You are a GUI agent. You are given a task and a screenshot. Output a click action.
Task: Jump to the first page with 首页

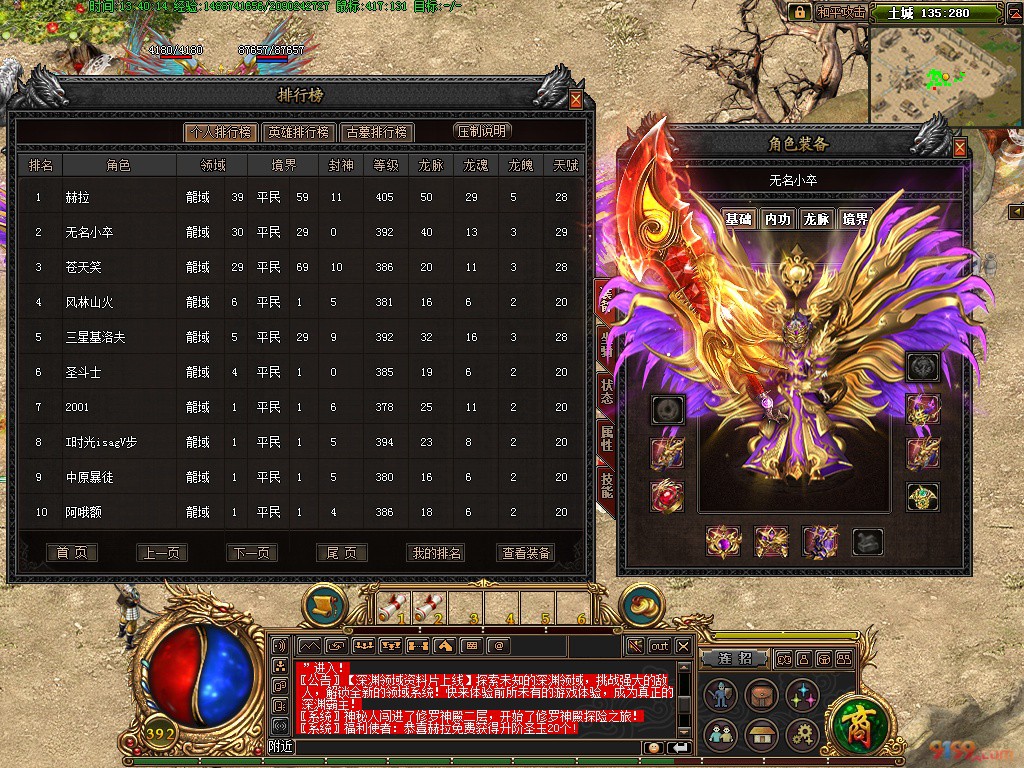click(72, 553)
